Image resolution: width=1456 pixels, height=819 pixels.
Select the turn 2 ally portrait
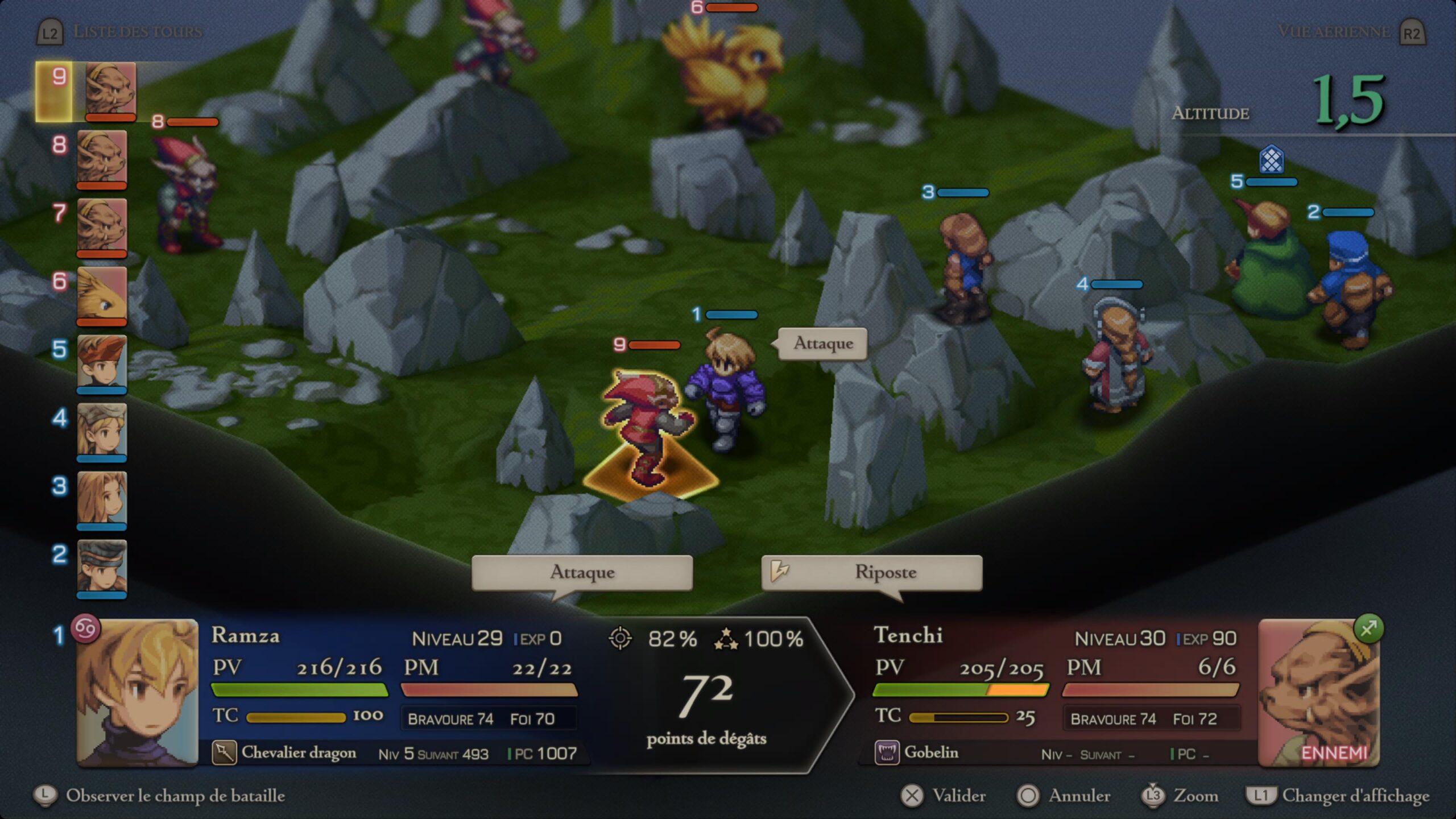[102, 567]
